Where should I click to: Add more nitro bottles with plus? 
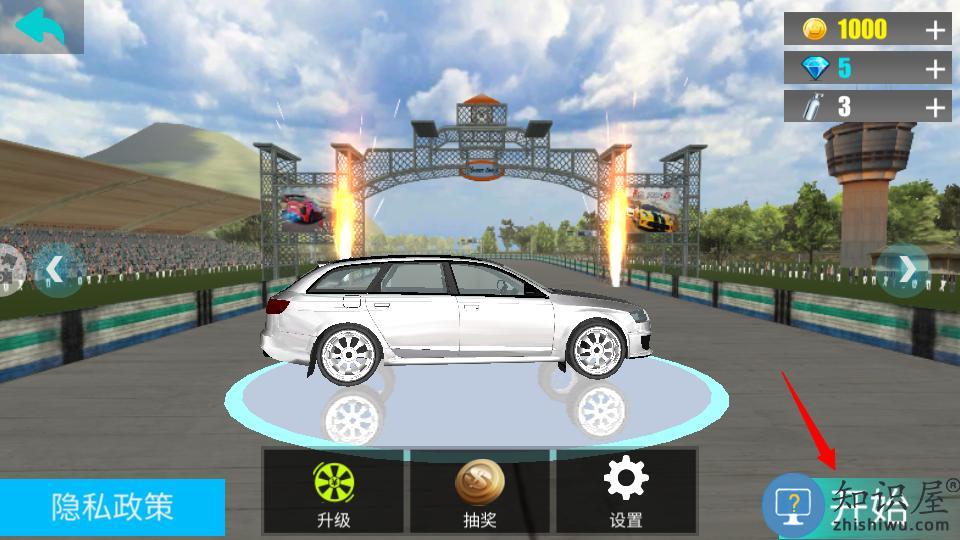click(935, 107)
